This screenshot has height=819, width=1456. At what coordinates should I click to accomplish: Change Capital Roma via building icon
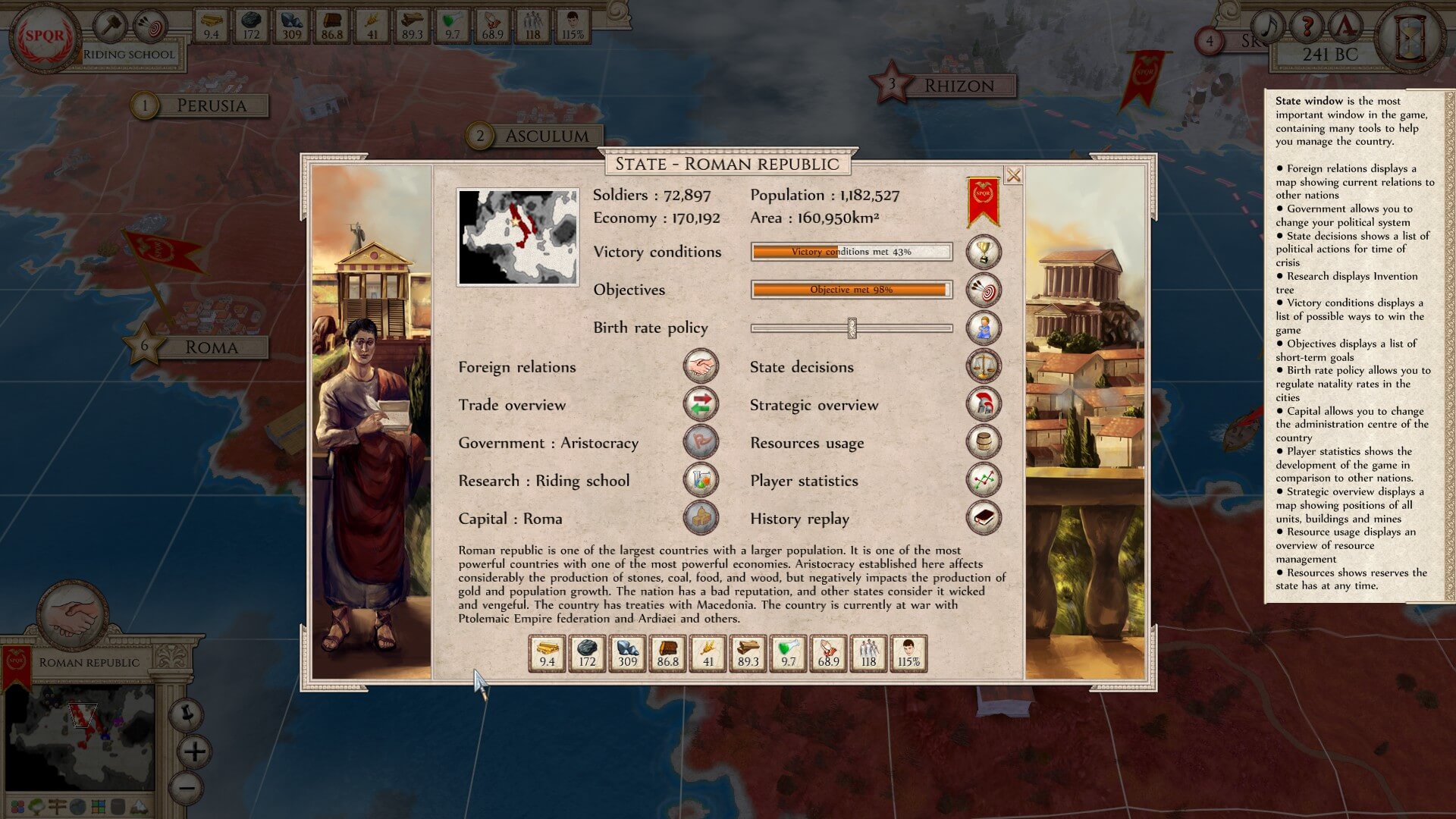pyautogui.click(x=701, y=518)
